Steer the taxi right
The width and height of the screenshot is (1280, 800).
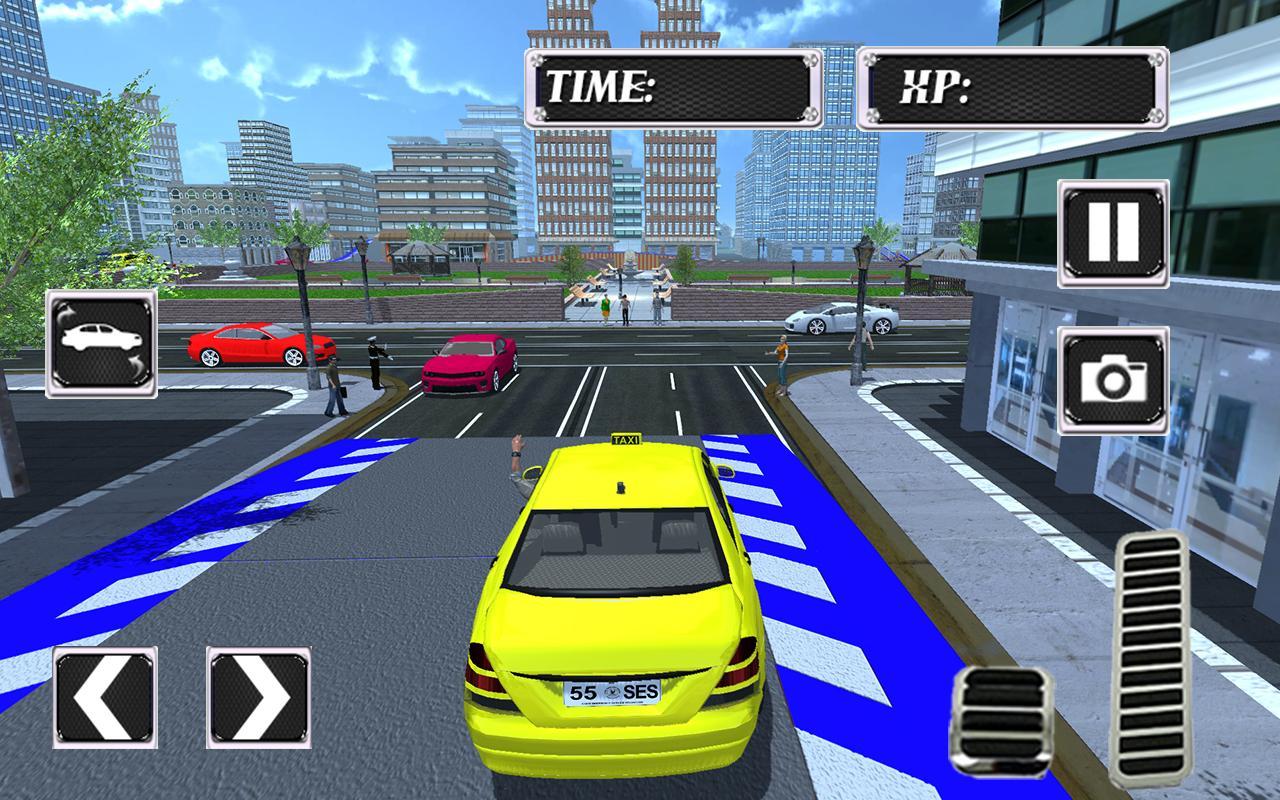pyautogui.click(x=259, y=697)
